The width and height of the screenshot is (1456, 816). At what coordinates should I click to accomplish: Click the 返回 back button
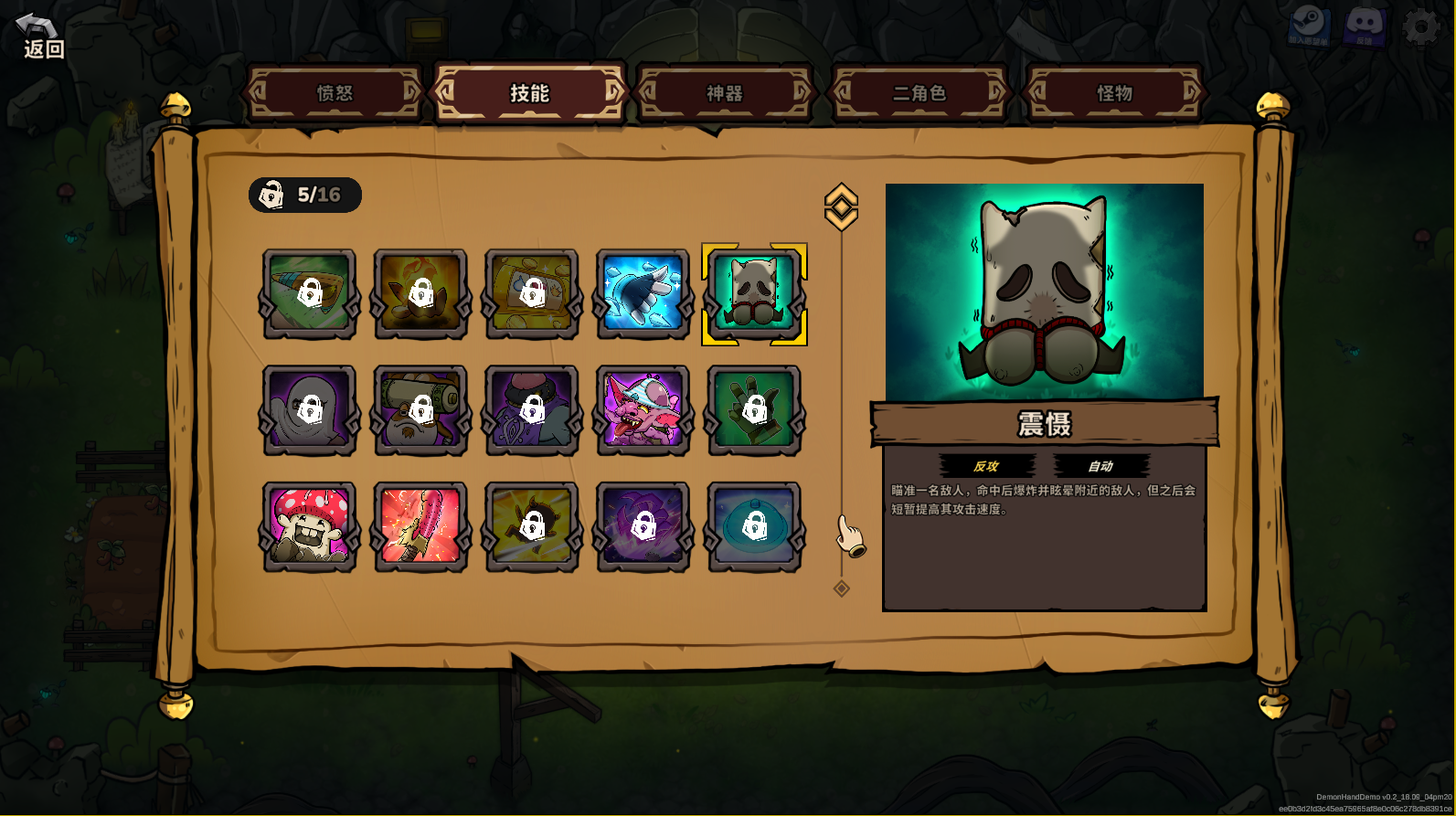[41, 37]
